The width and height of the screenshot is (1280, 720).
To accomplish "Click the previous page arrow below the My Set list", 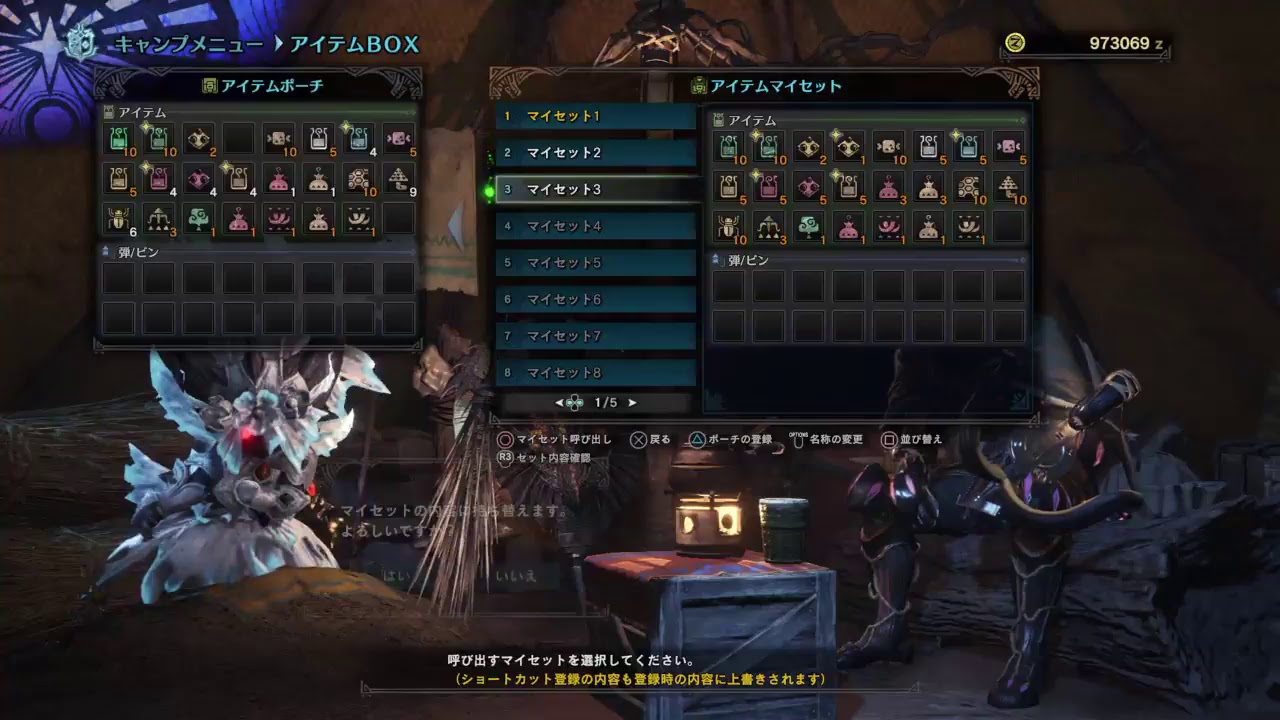I will click(x=558, y=403).
